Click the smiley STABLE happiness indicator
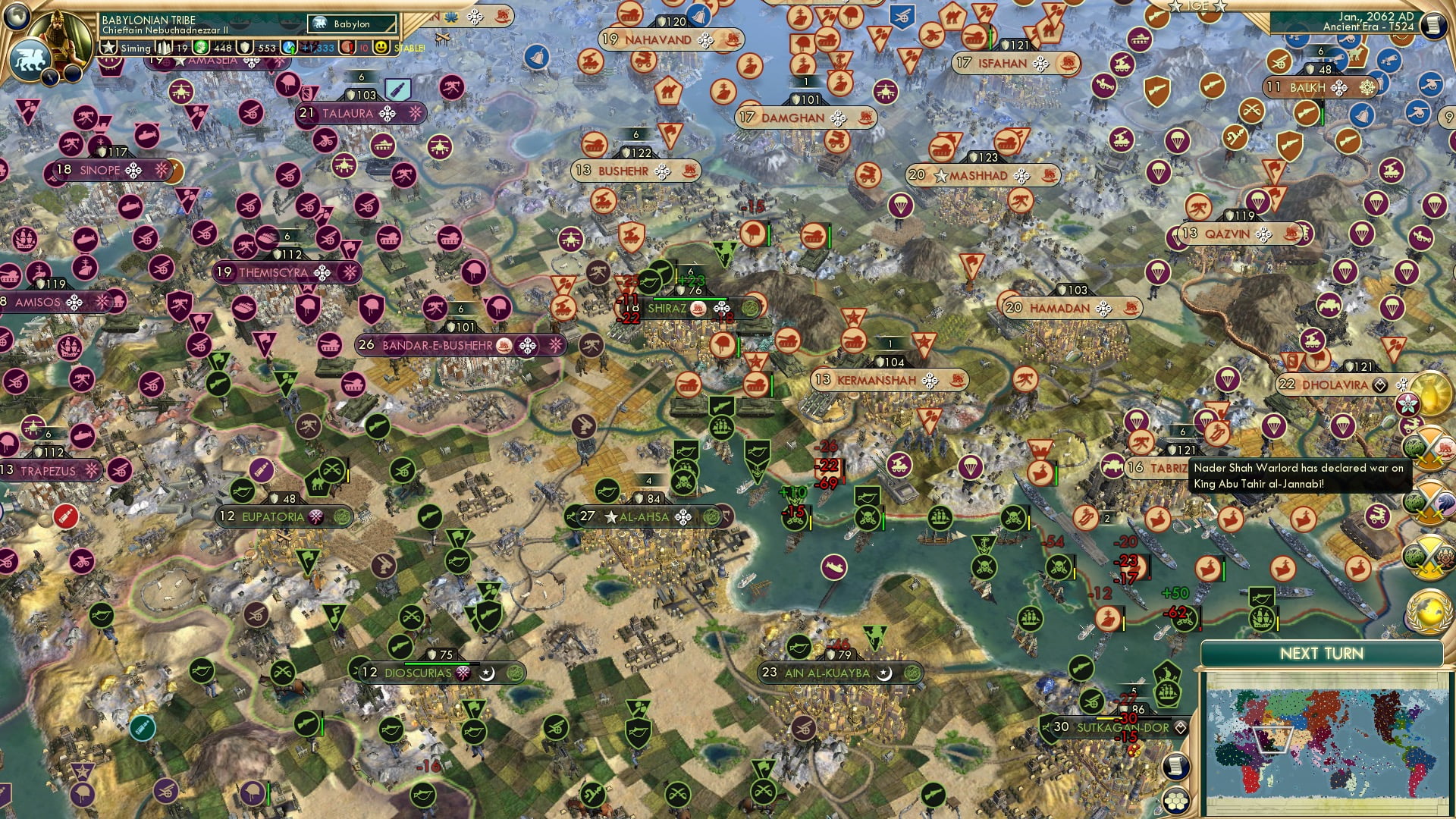 click(x=380, y=49)
